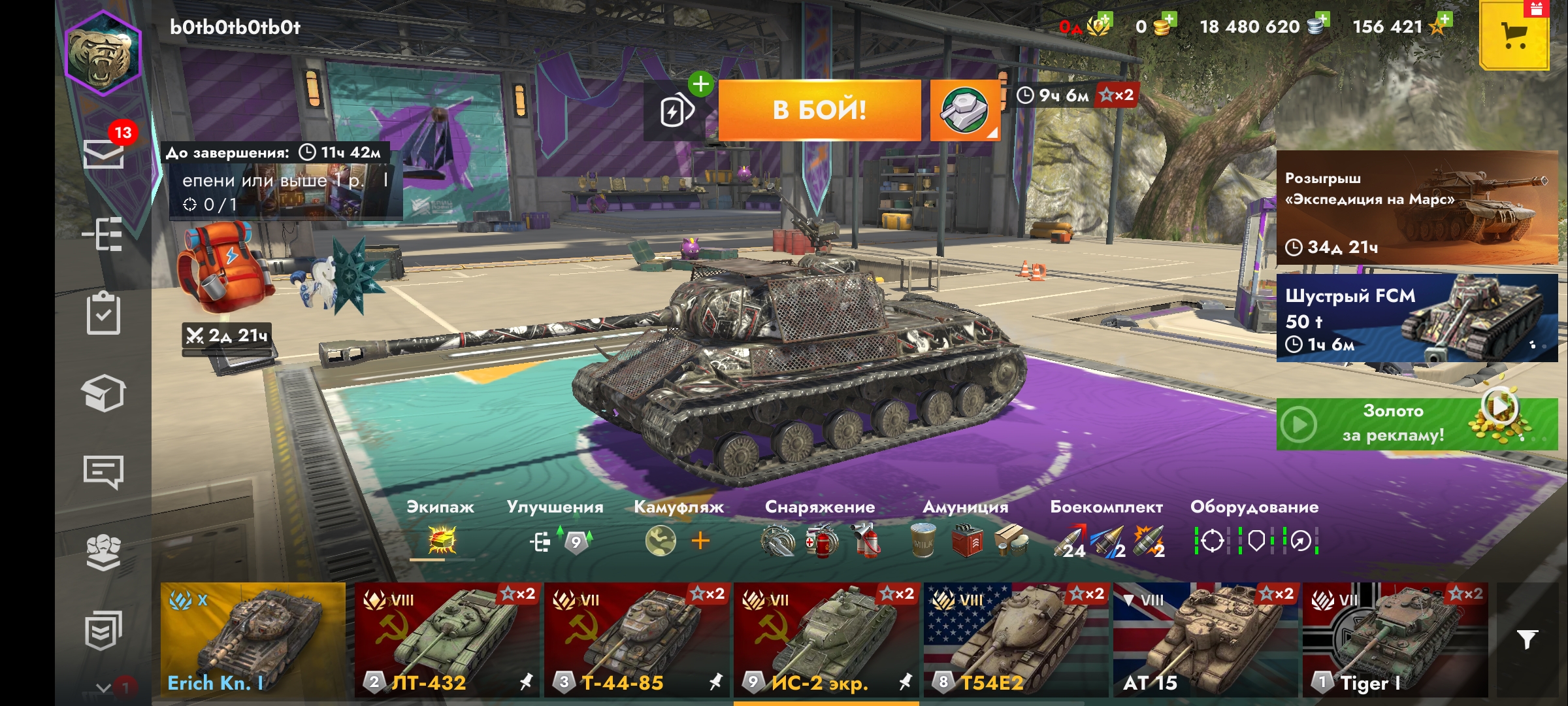
Task: Open the game mode selector tank icon
Action: pyautogui.click(x=964, y=110)
